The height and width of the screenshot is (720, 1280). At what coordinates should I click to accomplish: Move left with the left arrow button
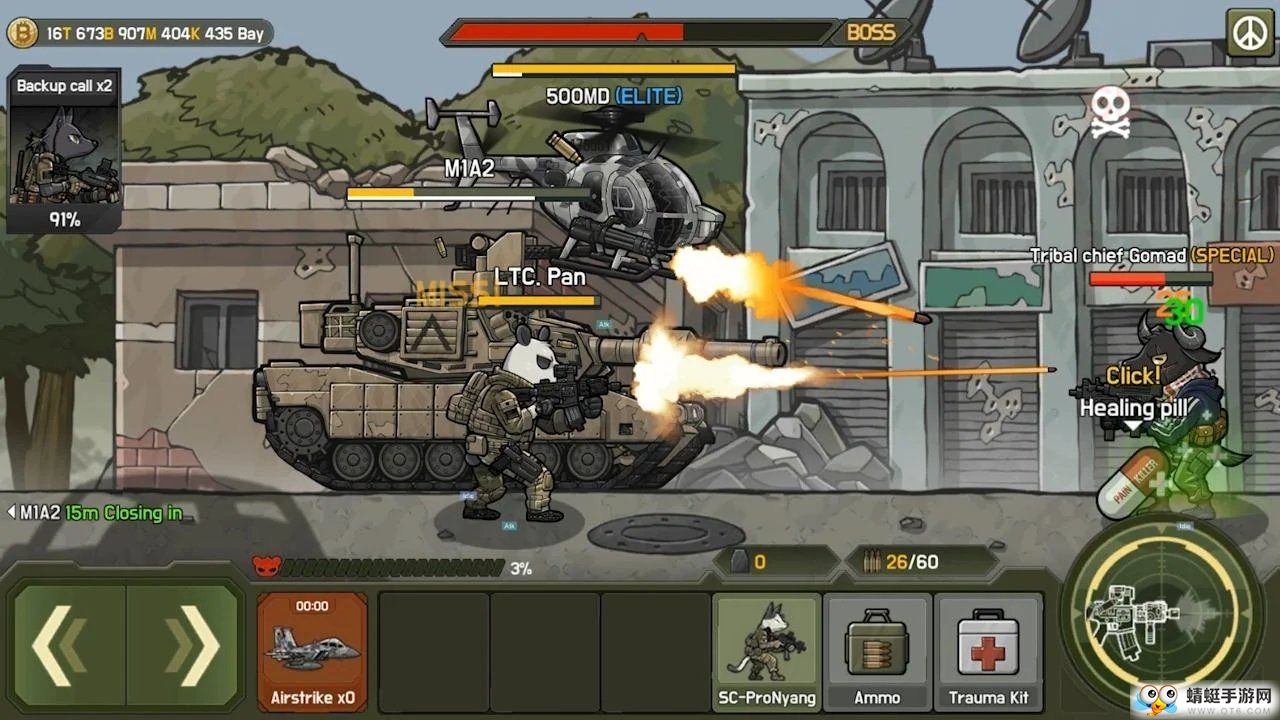(68, 646)
